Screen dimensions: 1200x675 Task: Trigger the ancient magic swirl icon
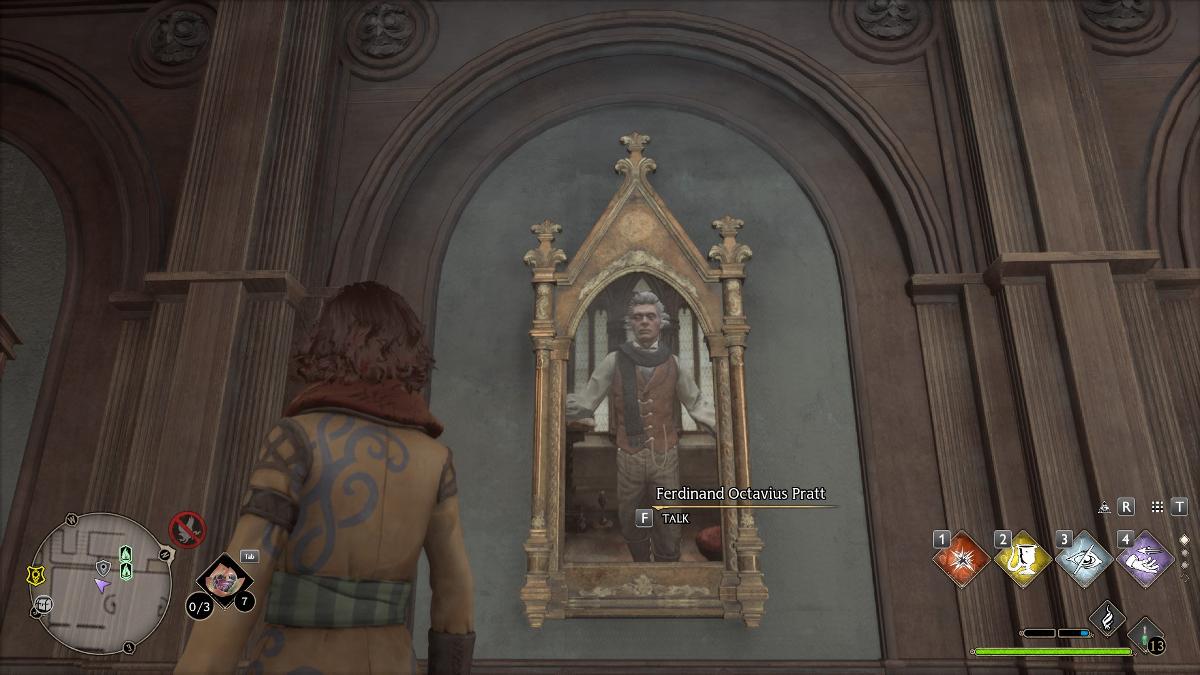(x=1107, y=619)
